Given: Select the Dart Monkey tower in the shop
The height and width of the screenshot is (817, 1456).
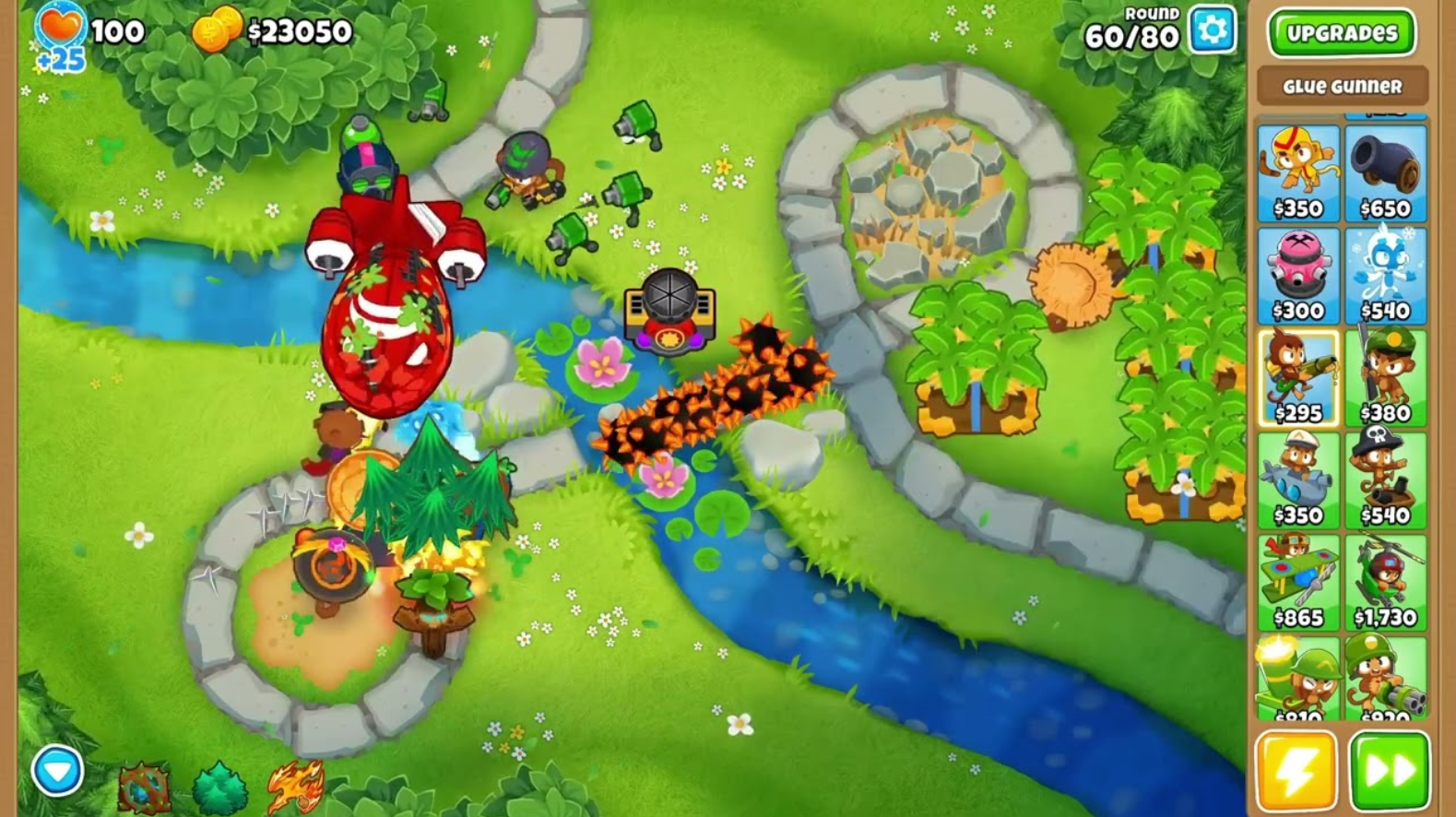Looking at the screenshot, I should 1298,171.
